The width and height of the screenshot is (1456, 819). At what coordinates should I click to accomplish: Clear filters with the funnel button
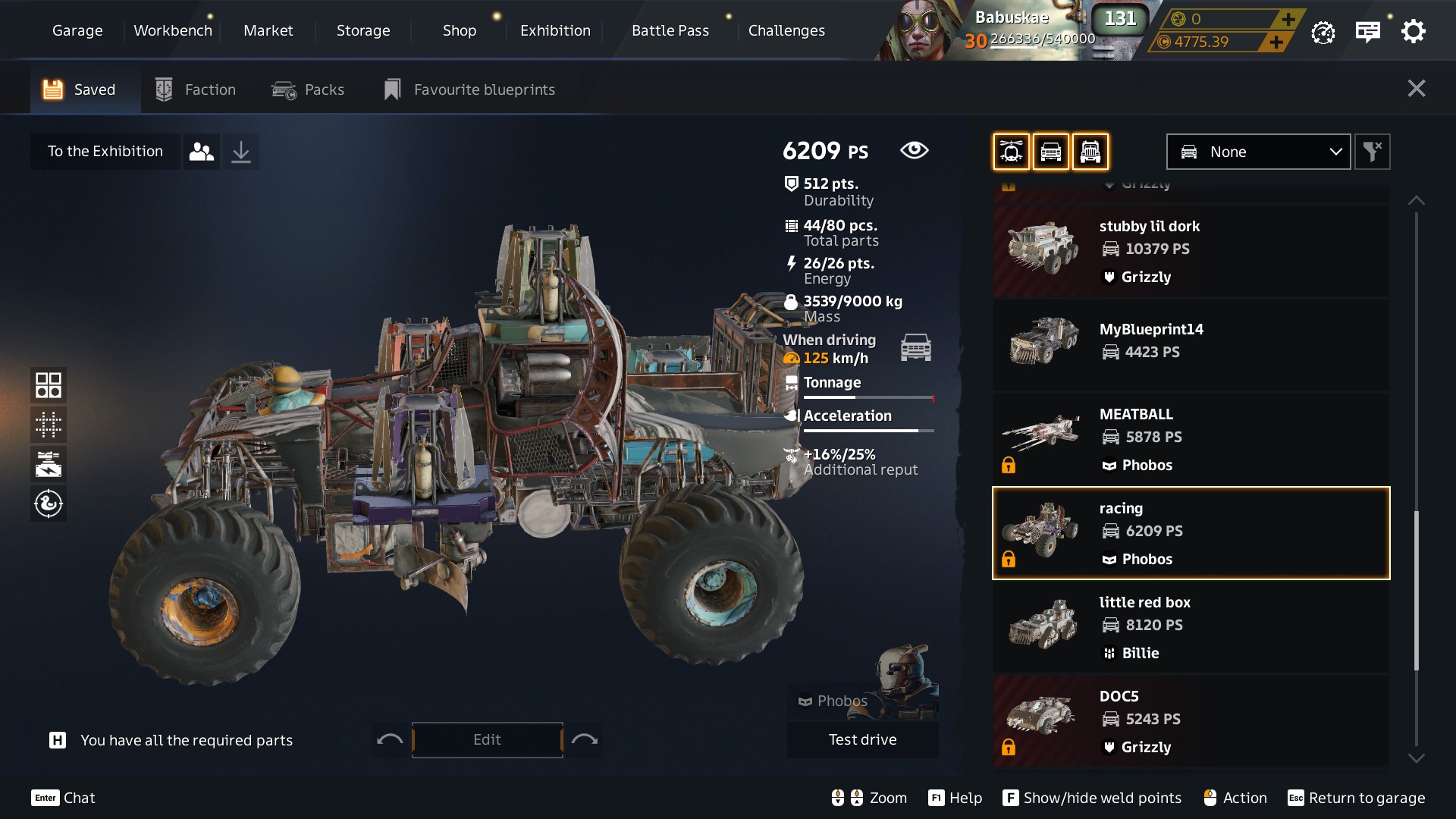[1372, 152]
